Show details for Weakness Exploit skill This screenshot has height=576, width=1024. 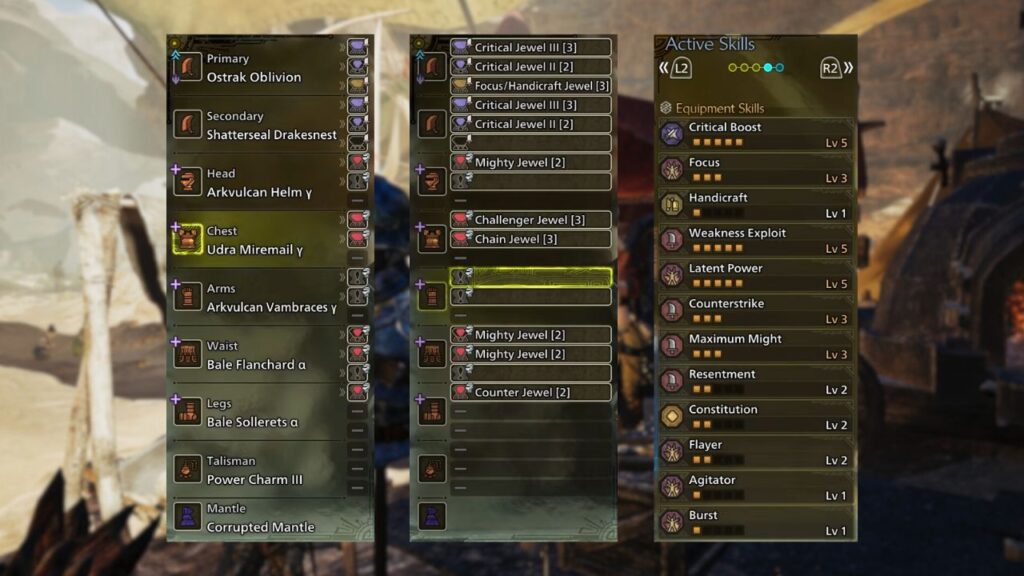click(x=755, y=241)
